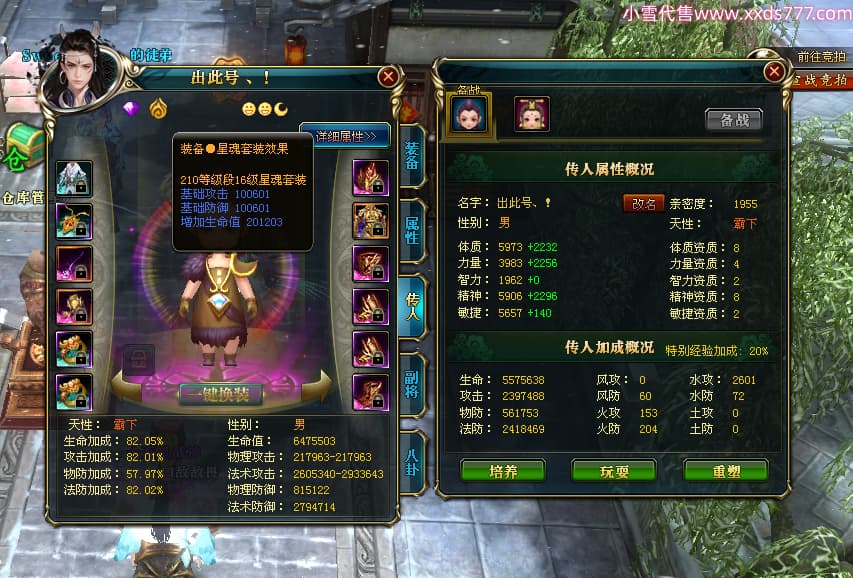The image size is (853, 578).
Task: Close the 传人 attributes panel
Action: (x=774, y=71)
